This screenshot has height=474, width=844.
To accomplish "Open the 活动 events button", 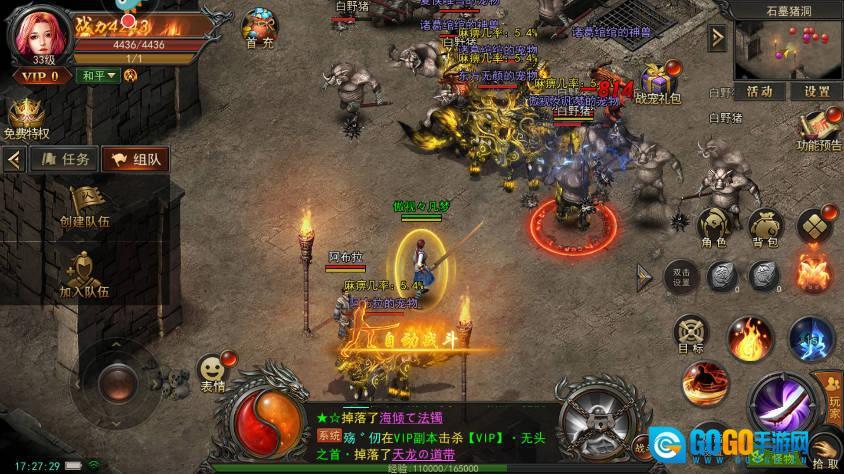I will [759, 91].
